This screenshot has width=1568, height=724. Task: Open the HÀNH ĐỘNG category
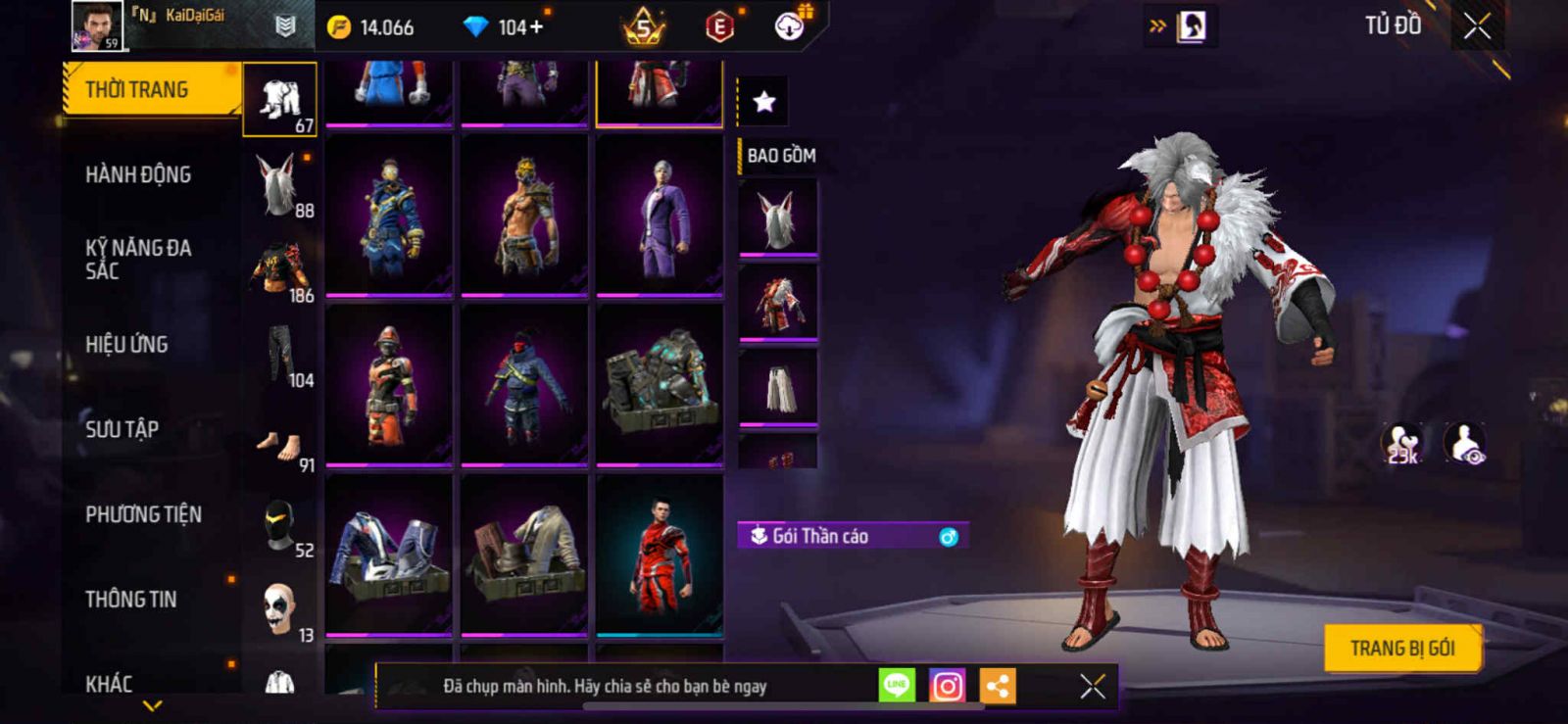[138, 175]
